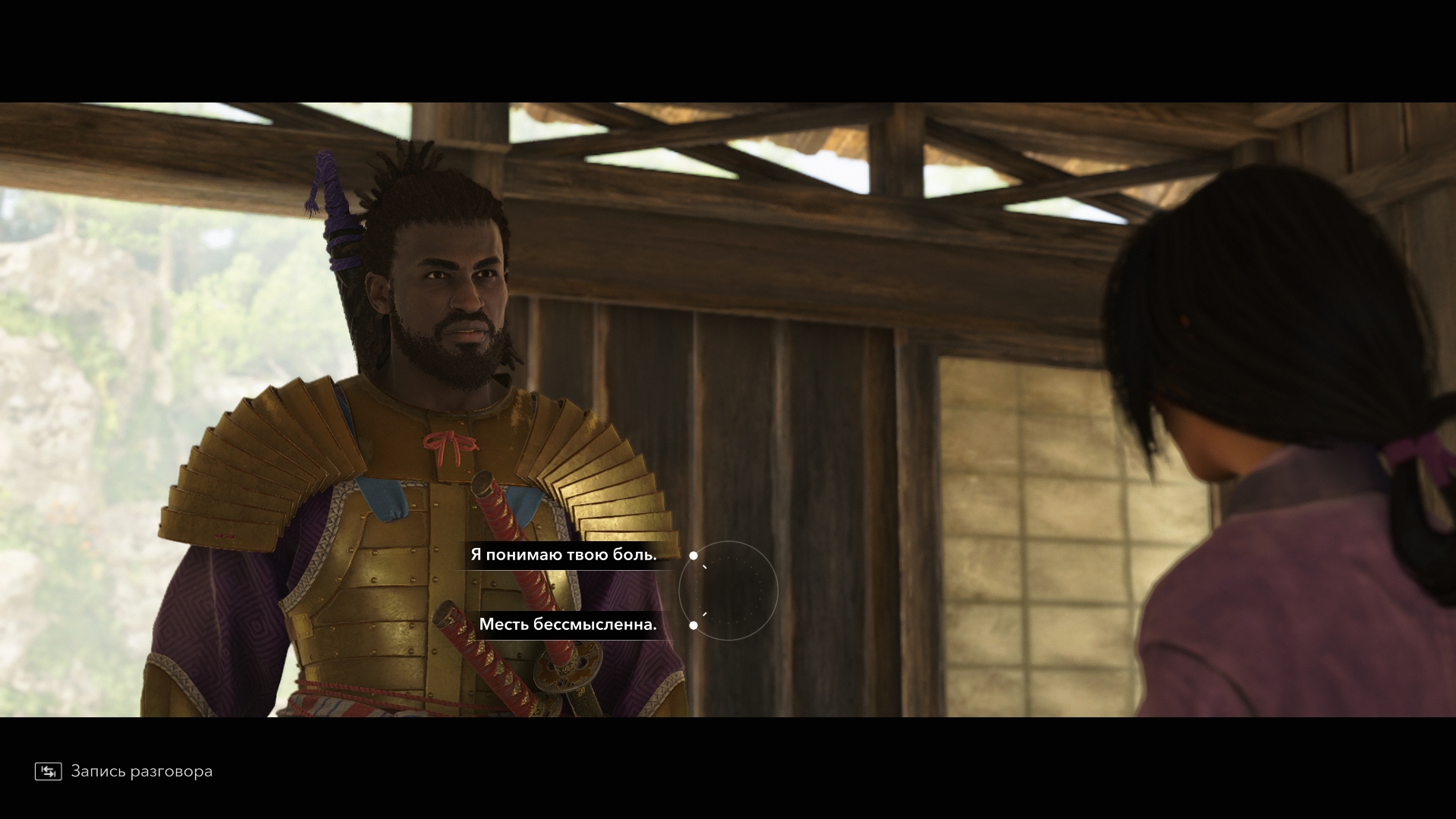
Task: Select the dialogue option "Месть бессмысленна."
Action: [x=568, y=625]
